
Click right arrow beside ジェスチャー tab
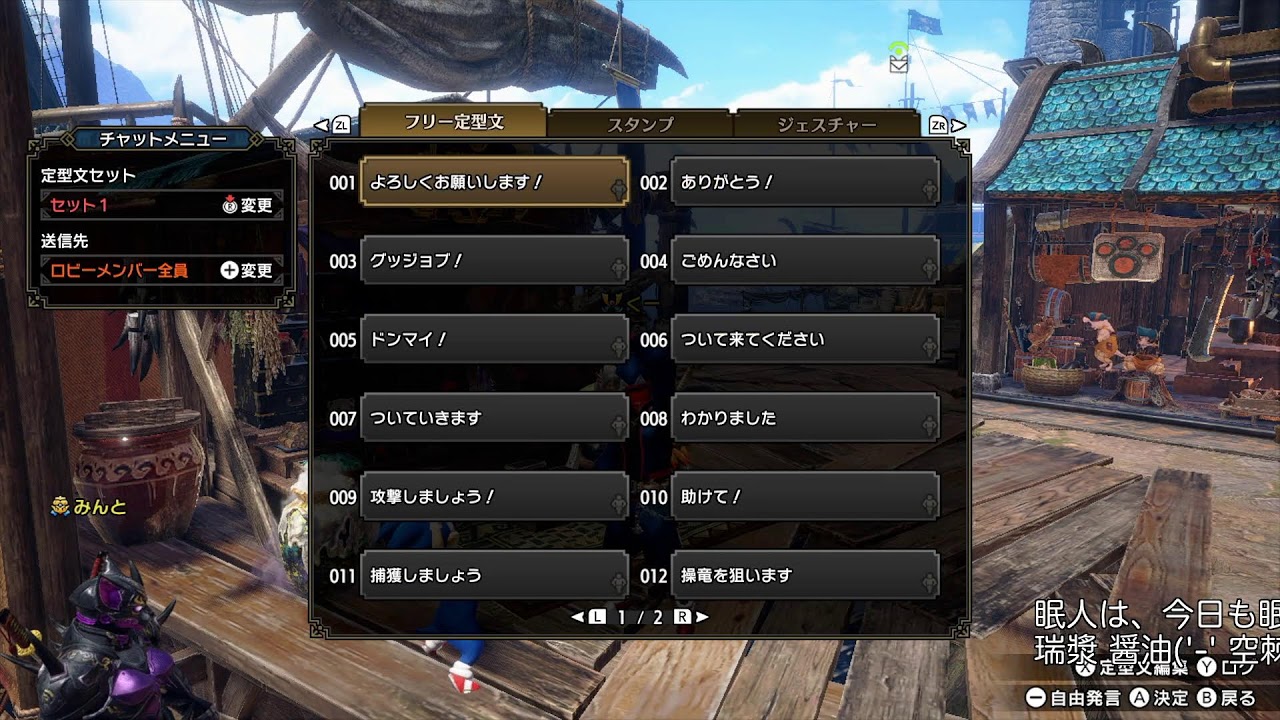click(x=959, y=125)
